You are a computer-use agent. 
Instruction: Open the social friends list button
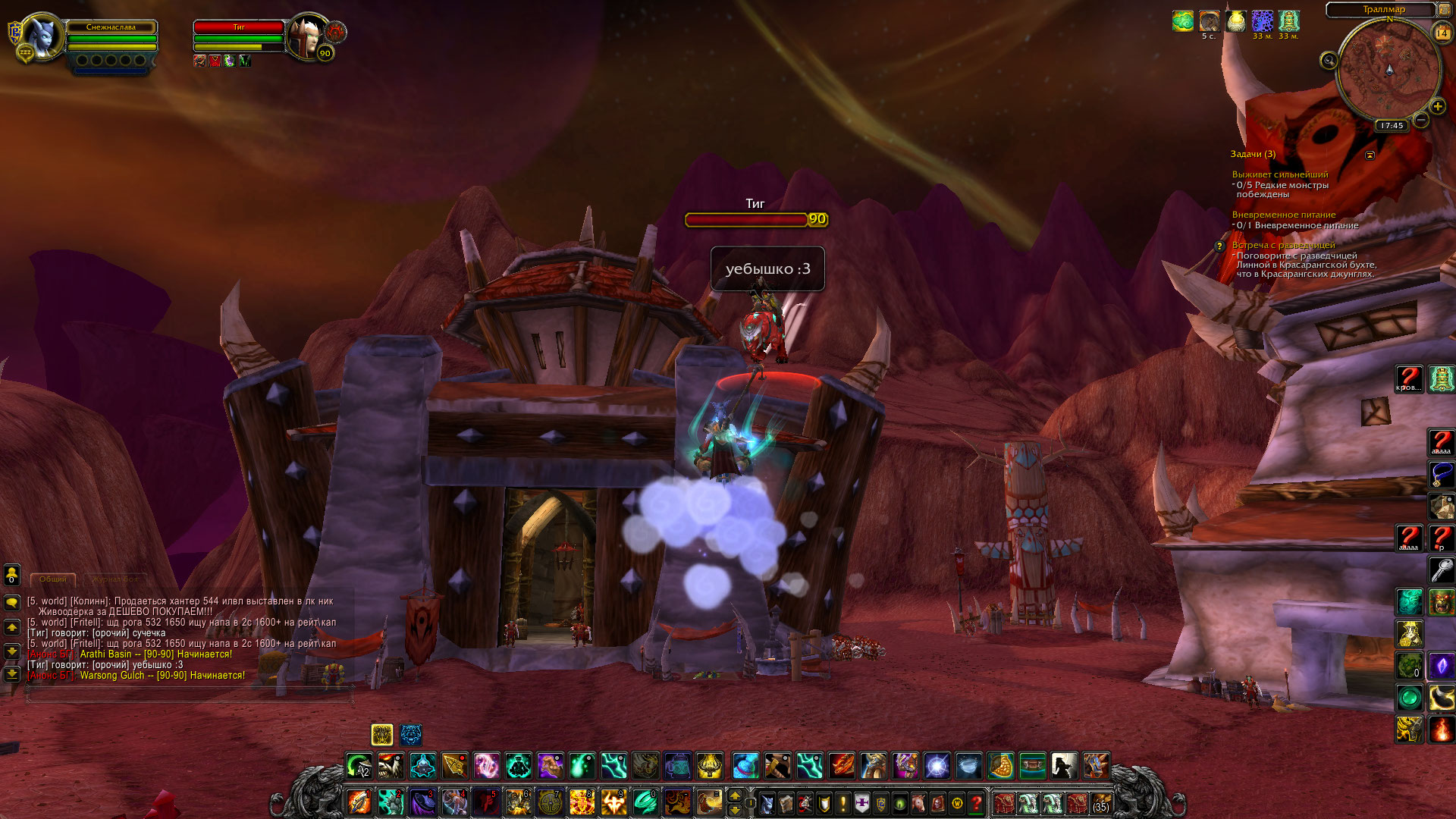coord(12,576)
